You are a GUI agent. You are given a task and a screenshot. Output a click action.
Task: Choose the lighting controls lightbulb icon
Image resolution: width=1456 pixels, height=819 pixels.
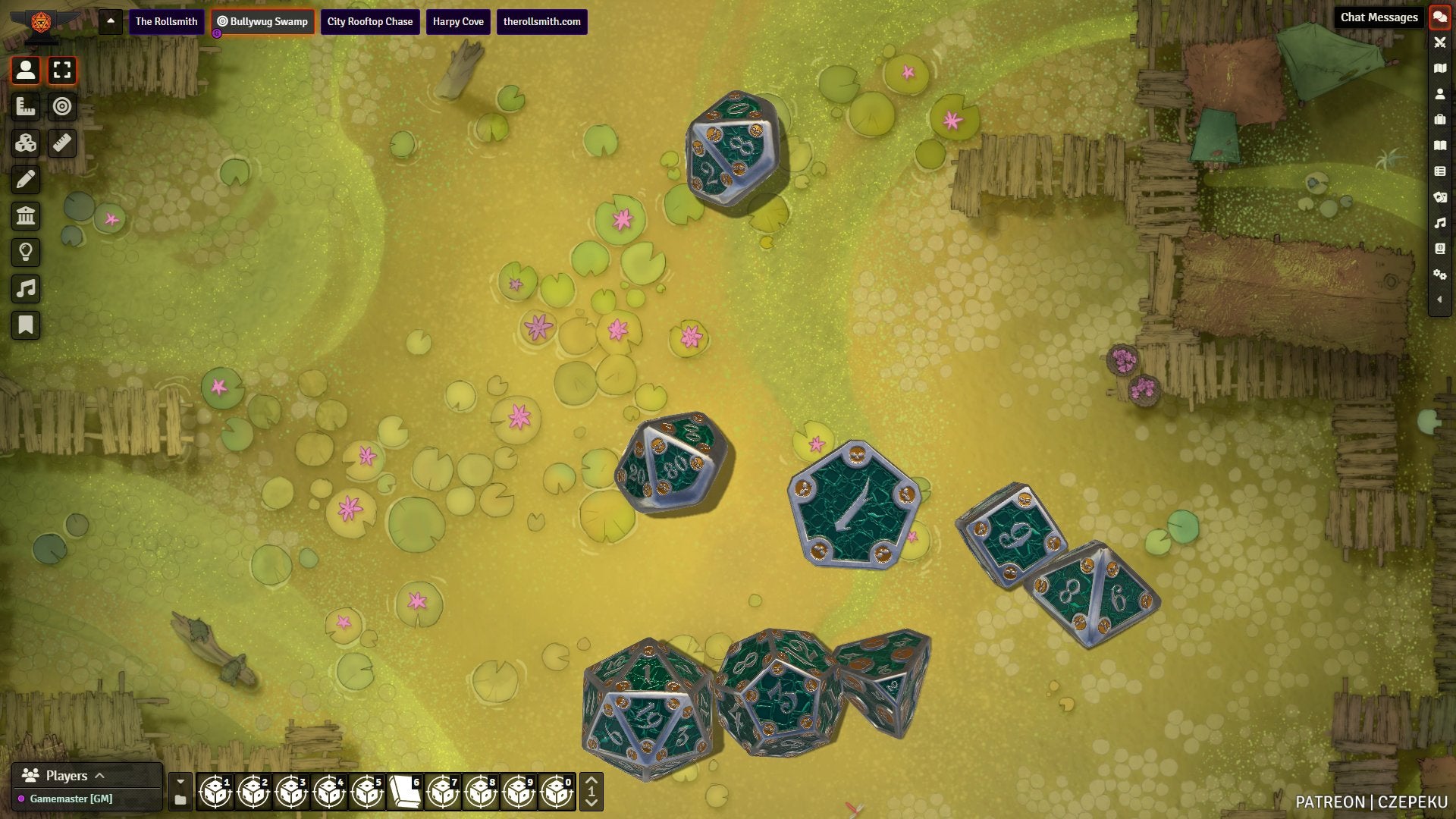click(x=26, y=253)
